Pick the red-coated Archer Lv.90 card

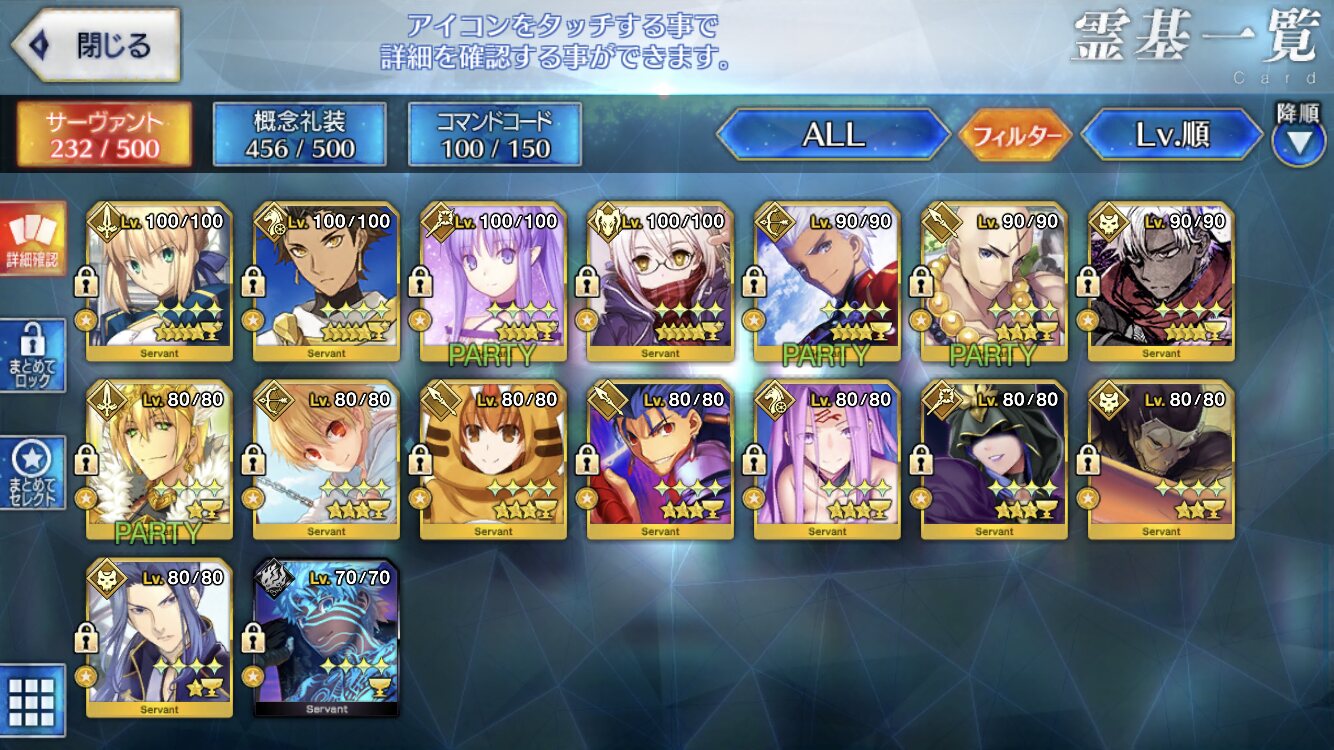828,280
